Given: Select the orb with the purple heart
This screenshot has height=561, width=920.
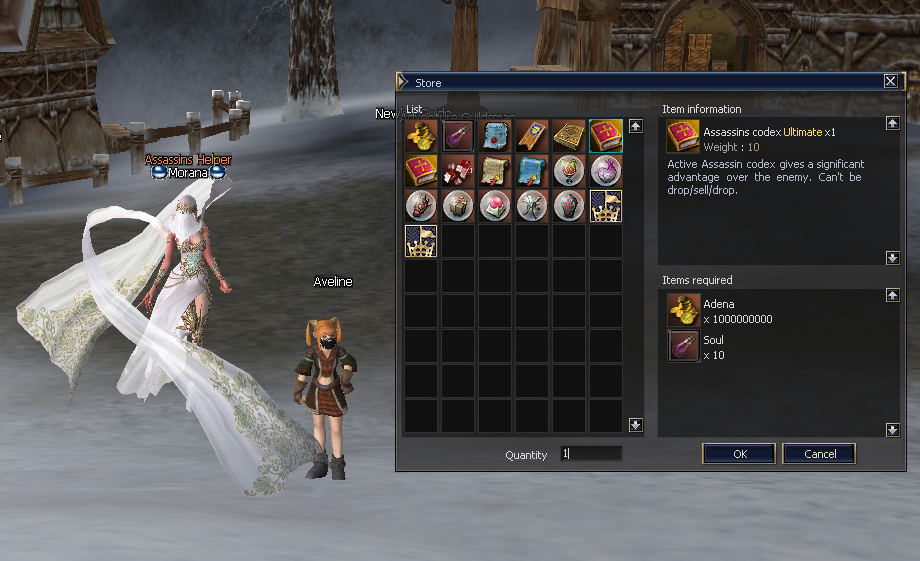Looking at the screenshot, I should coord(606,171).
